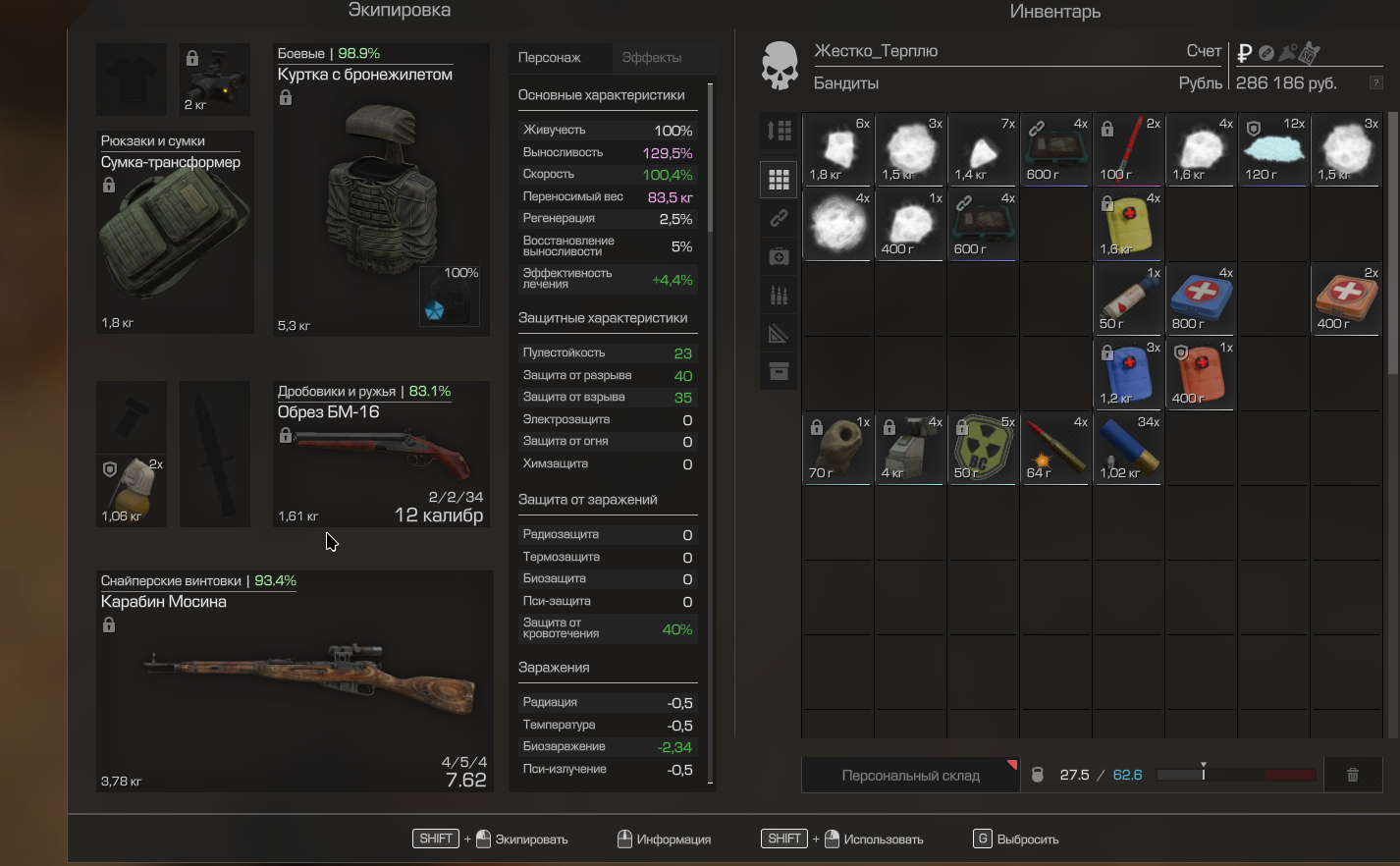Open the currency help question mark

(x=1376, y=83)
